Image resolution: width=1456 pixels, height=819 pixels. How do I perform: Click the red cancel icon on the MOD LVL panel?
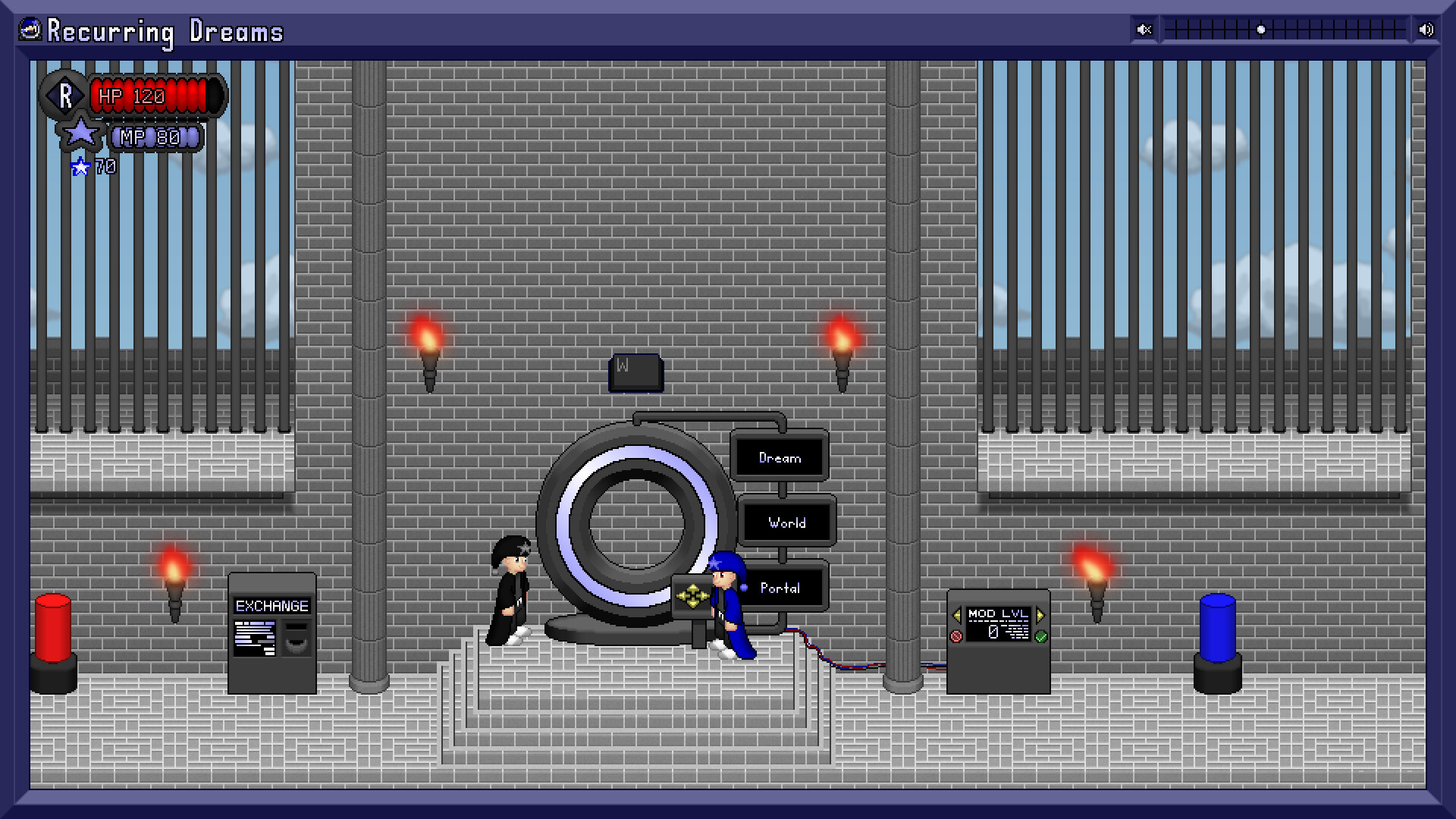(x=956, y=635)
